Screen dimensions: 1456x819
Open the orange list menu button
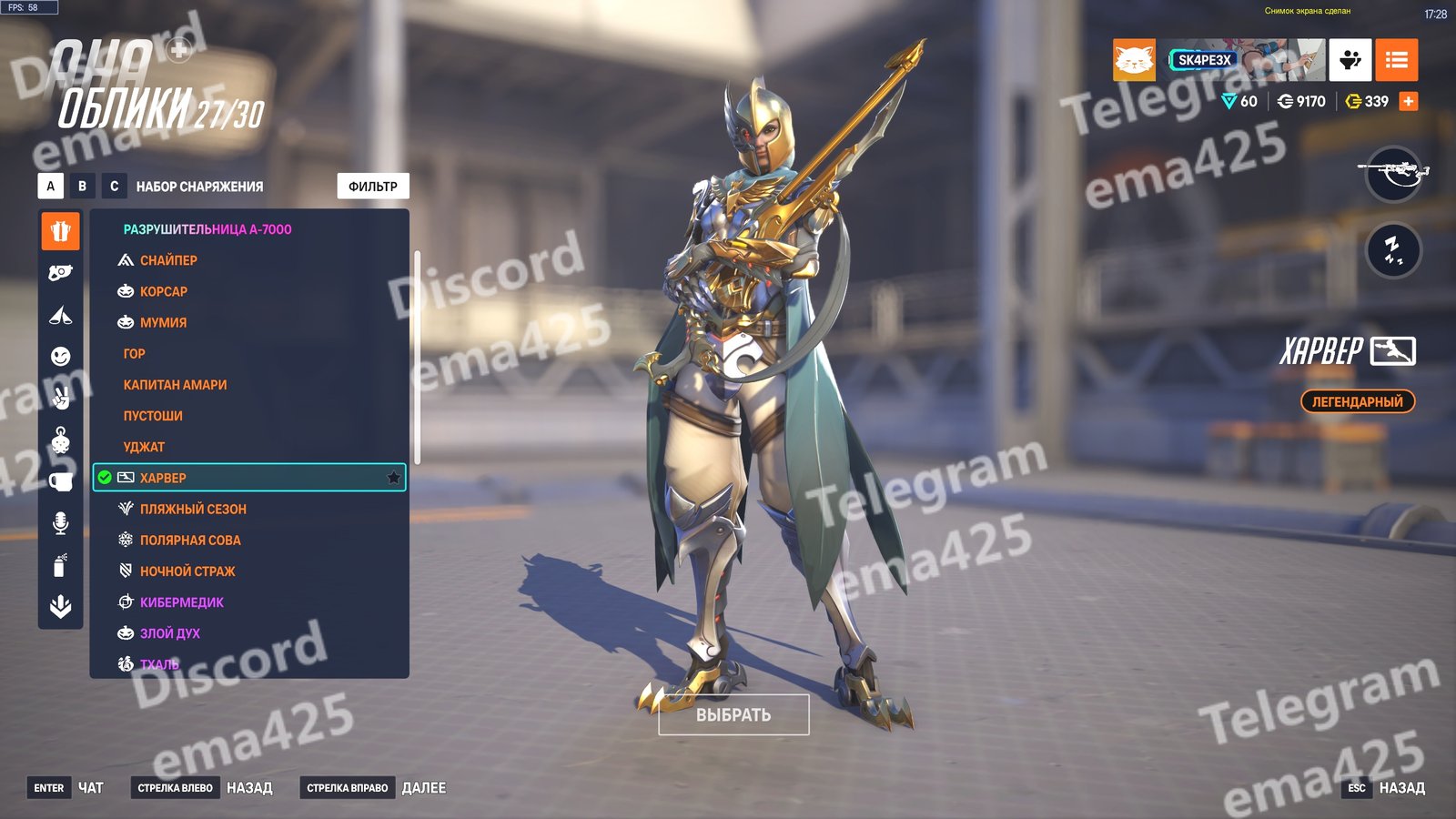click(x=1396, y=60)
